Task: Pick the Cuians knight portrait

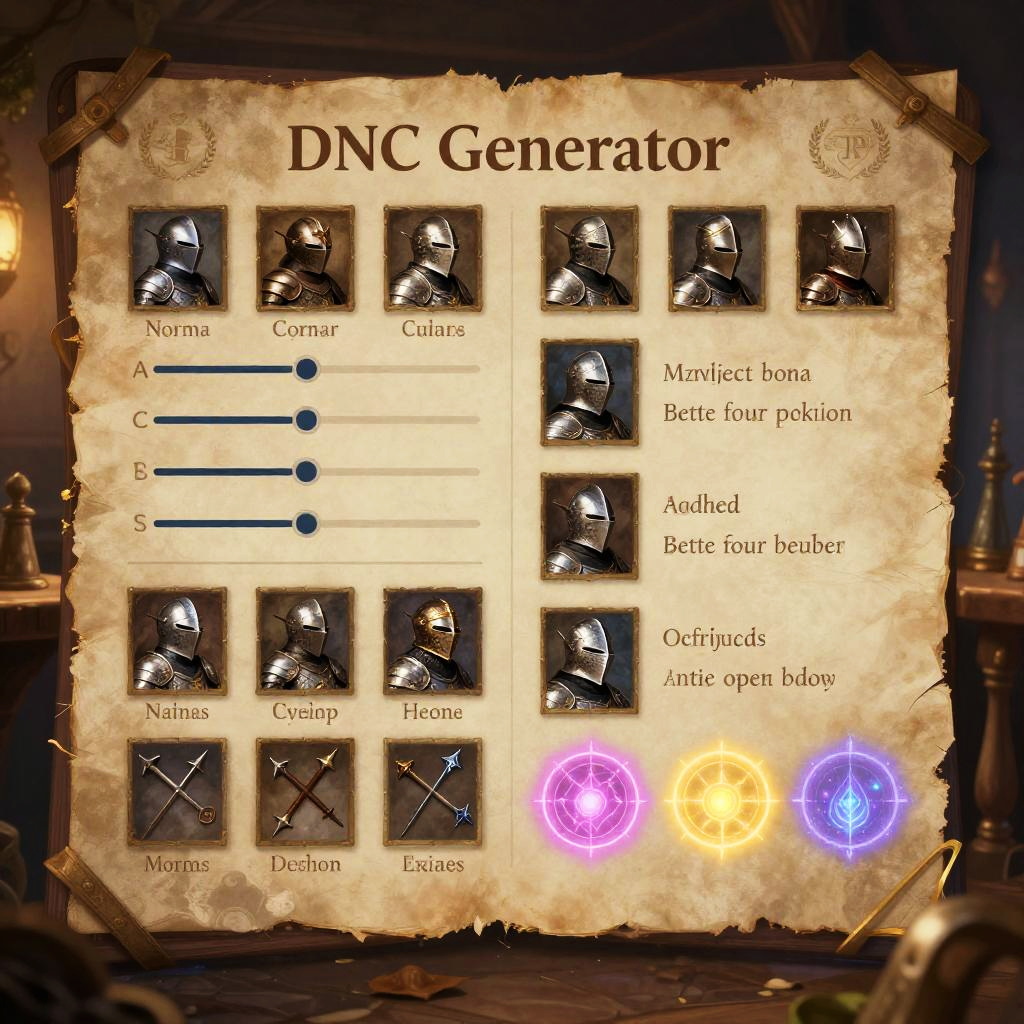Action: [433, 257]
